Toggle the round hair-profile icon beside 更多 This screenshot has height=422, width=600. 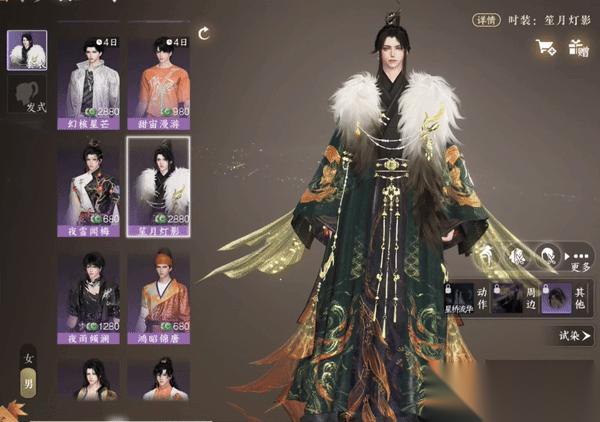(x=546, y=255)
